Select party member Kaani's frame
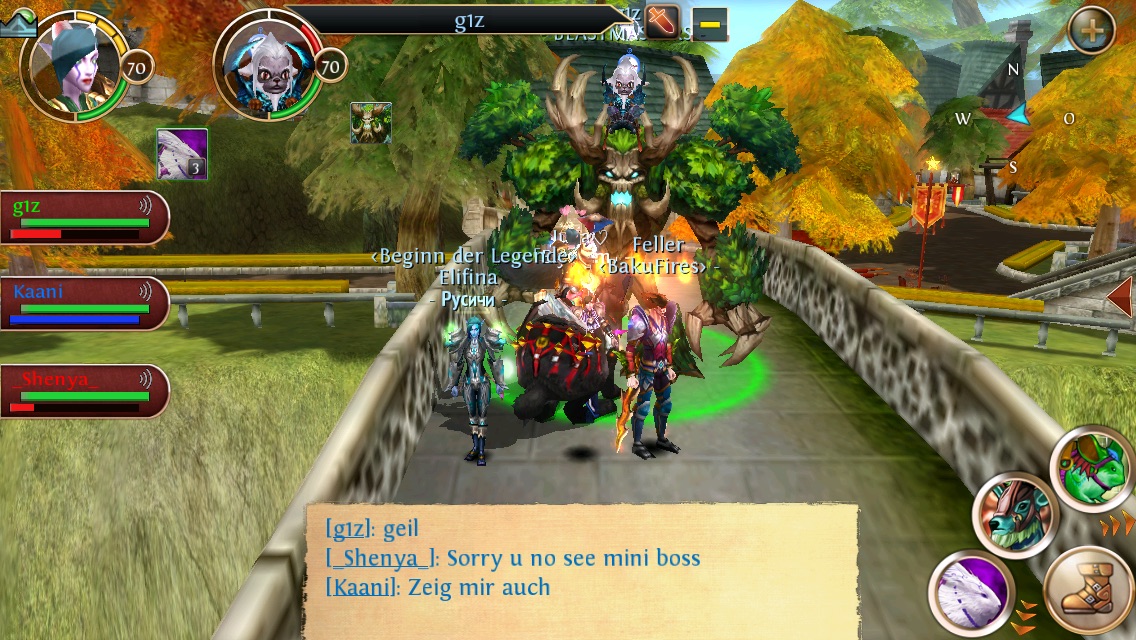 pos(84,304)
